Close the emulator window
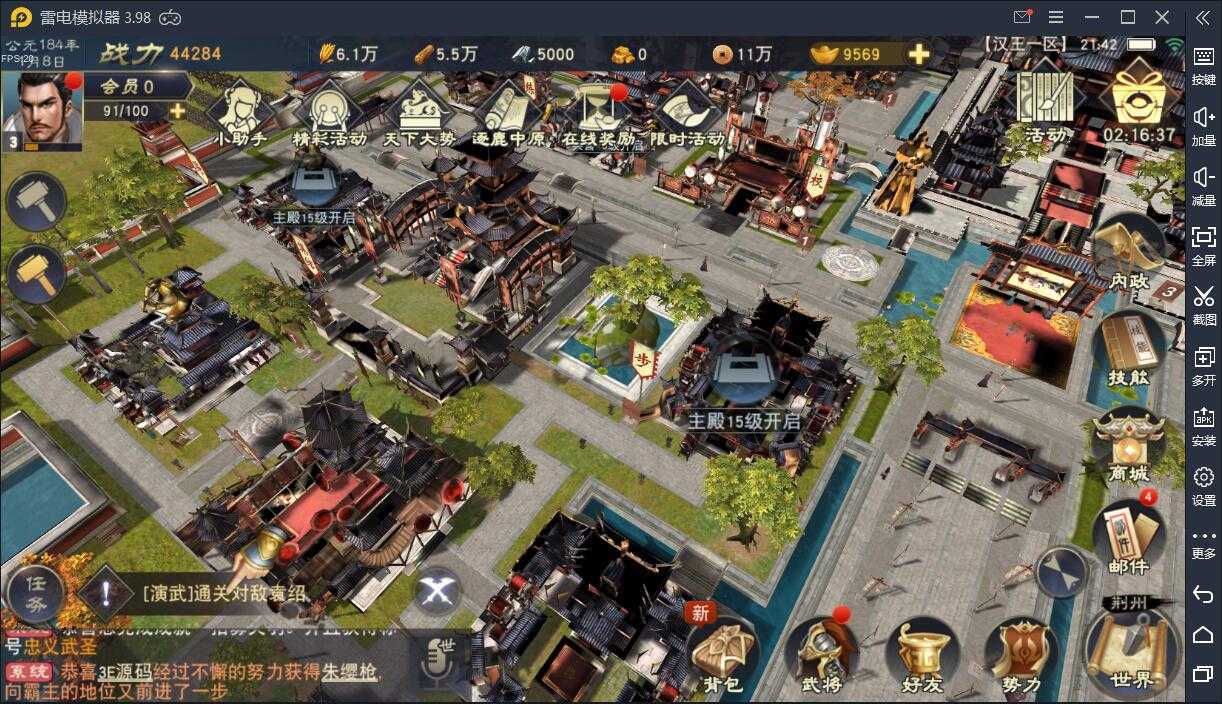The image size is (1222, 704). point(1162,17)
